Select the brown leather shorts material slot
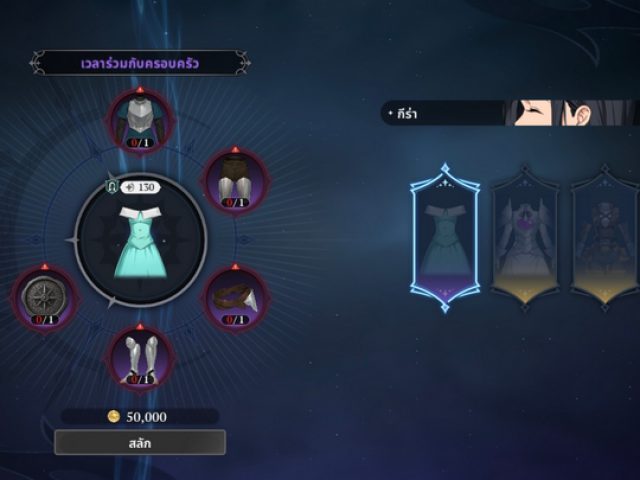 point(234,180)
